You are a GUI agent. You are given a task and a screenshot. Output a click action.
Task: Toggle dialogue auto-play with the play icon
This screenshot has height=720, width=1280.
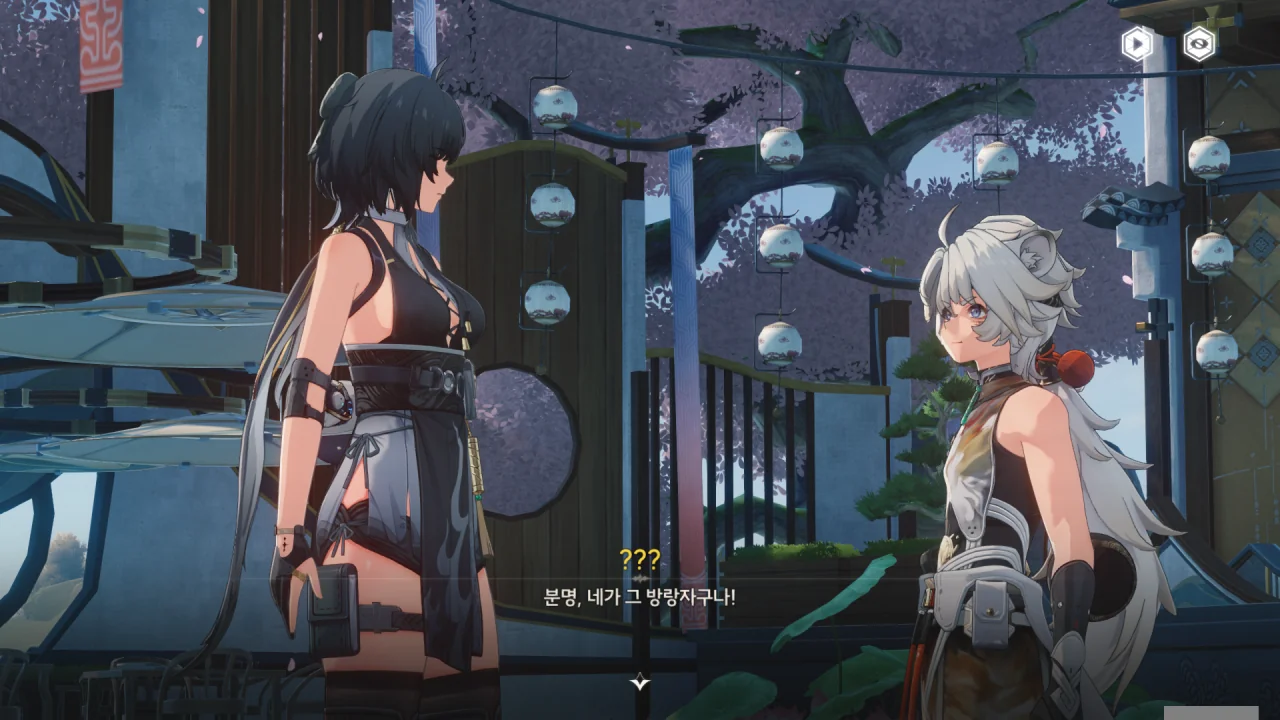click(x=1136, y=44)
